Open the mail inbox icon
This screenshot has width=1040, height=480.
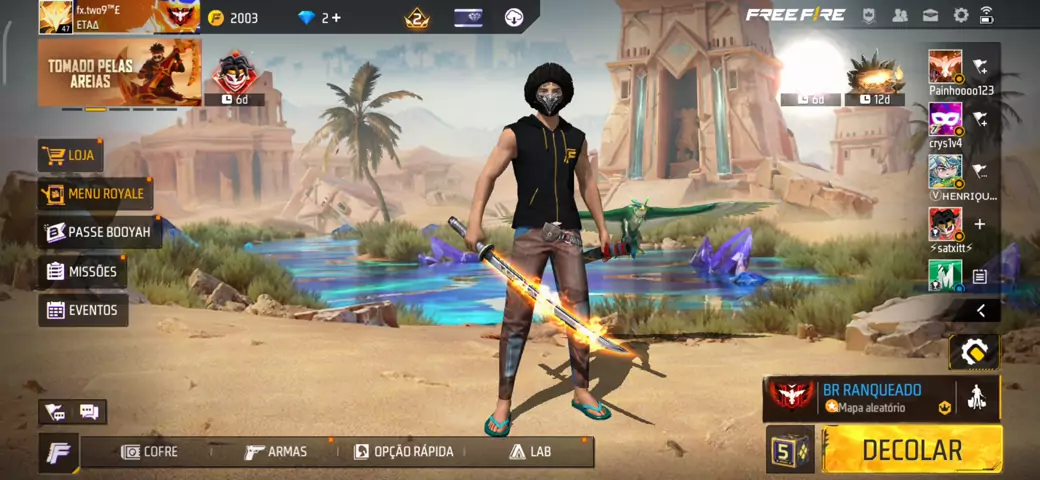930,15
